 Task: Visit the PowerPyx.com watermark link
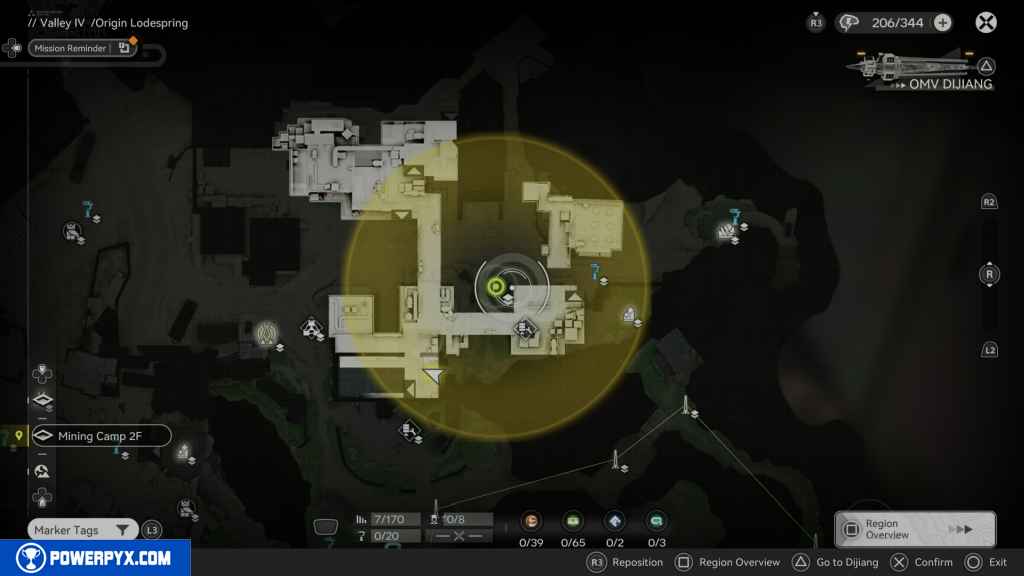coord(95,558)
